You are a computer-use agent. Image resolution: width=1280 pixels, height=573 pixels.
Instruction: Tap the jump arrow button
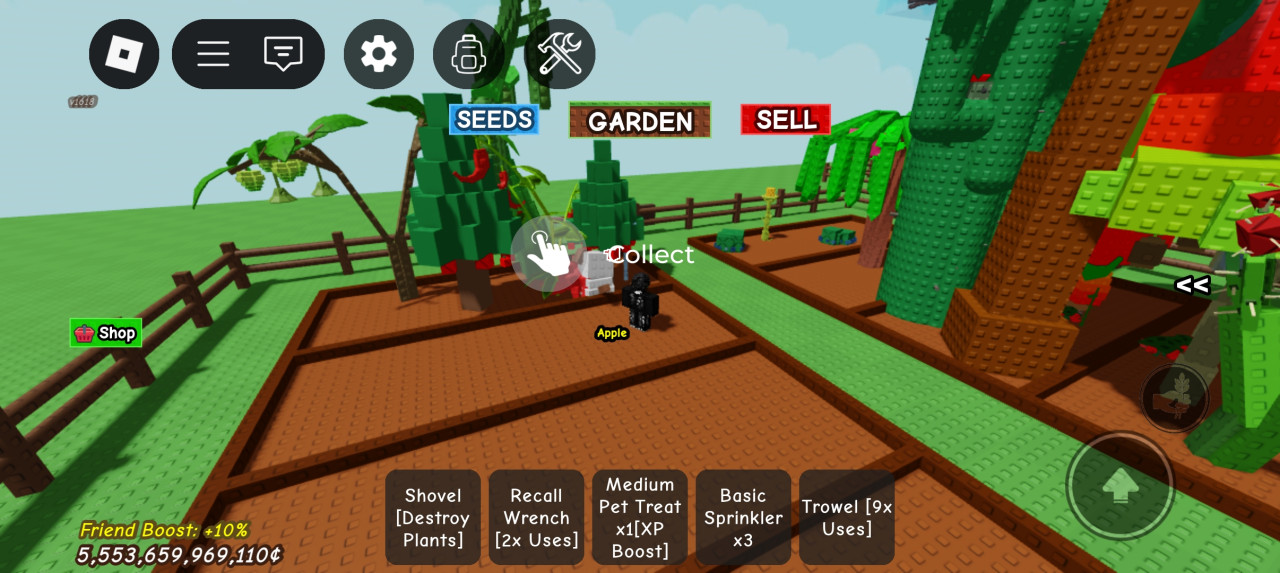(1120, 486)
